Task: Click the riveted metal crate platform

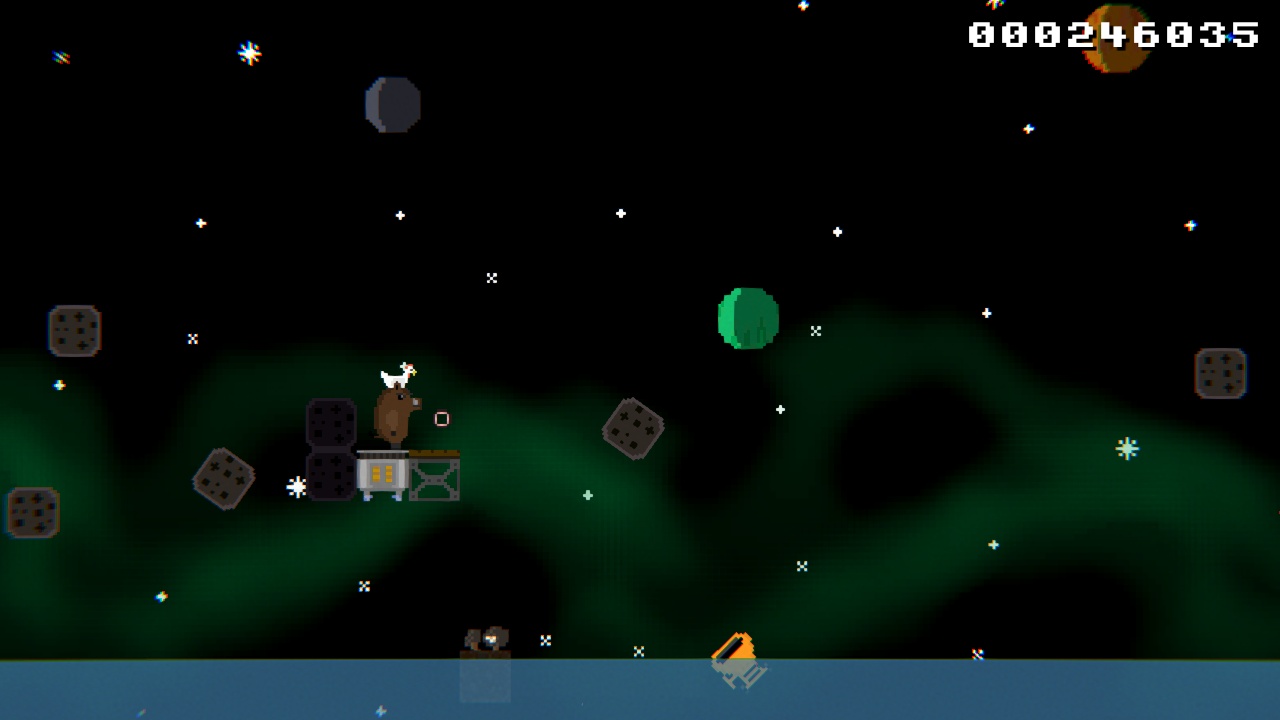Action: (433, 478)
